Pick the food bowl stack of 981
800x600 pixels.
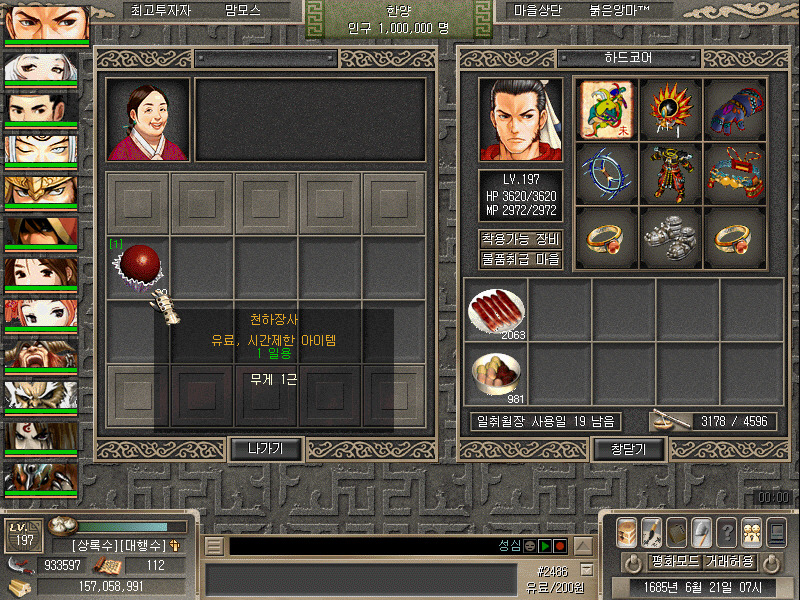tap(496, 374)
